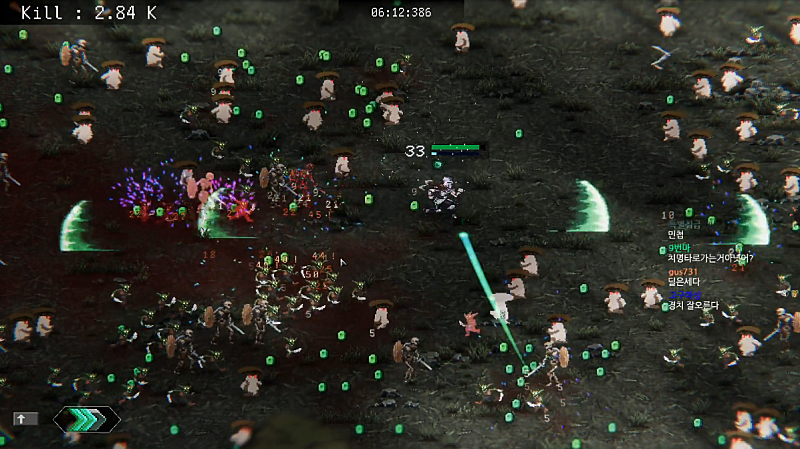Viewport: 800px width, 449px height.
Task: Select chat username 9번마
Action: pyautogui.click(x=680, y=247)
